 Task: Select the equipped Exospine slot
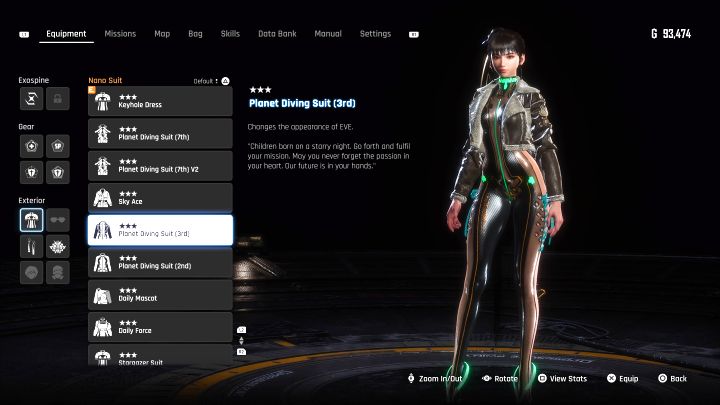pos(31,99)
